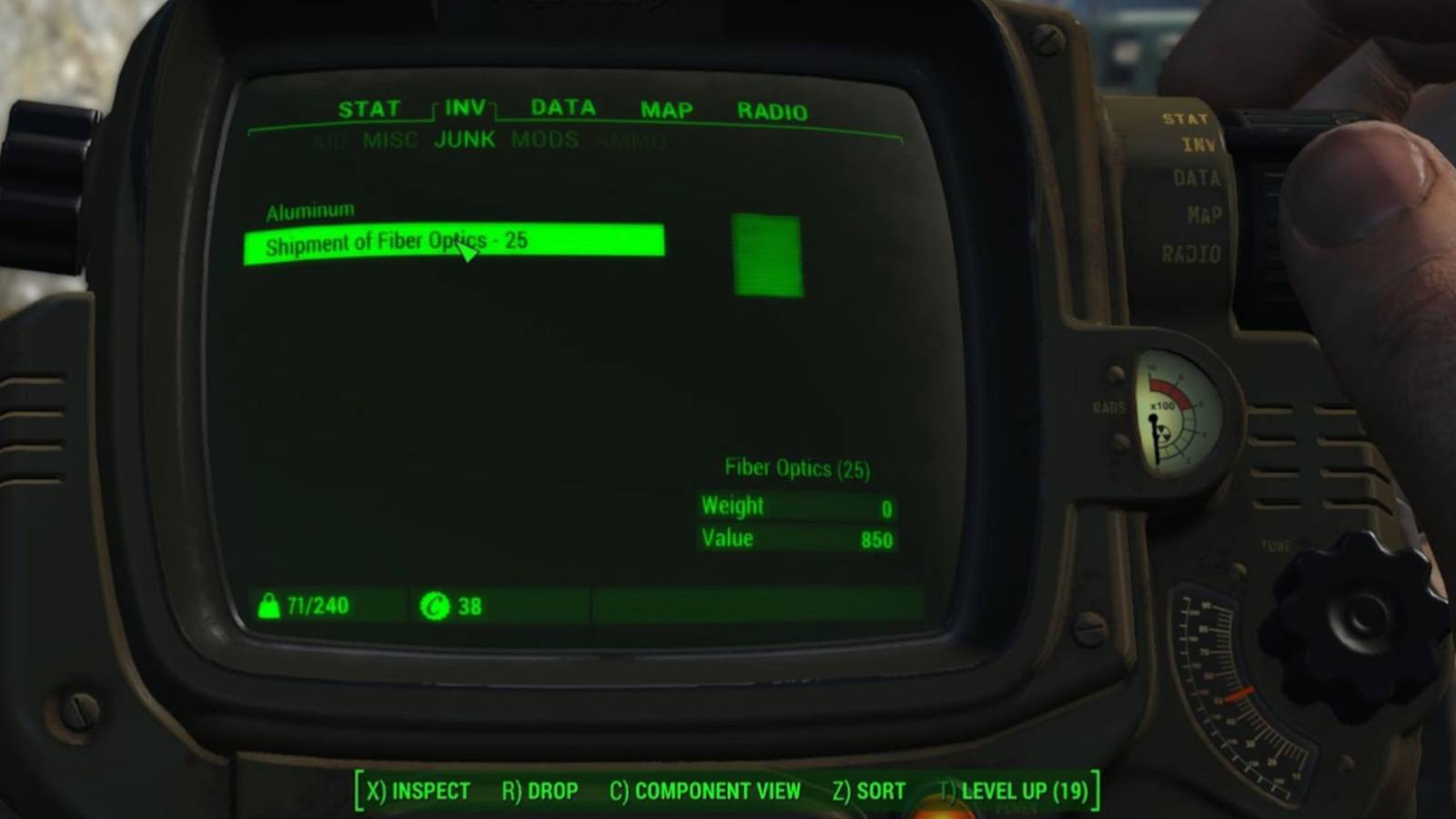1456x819 pixels.
Task: Select the MODS subcategory
Action: 543,139
